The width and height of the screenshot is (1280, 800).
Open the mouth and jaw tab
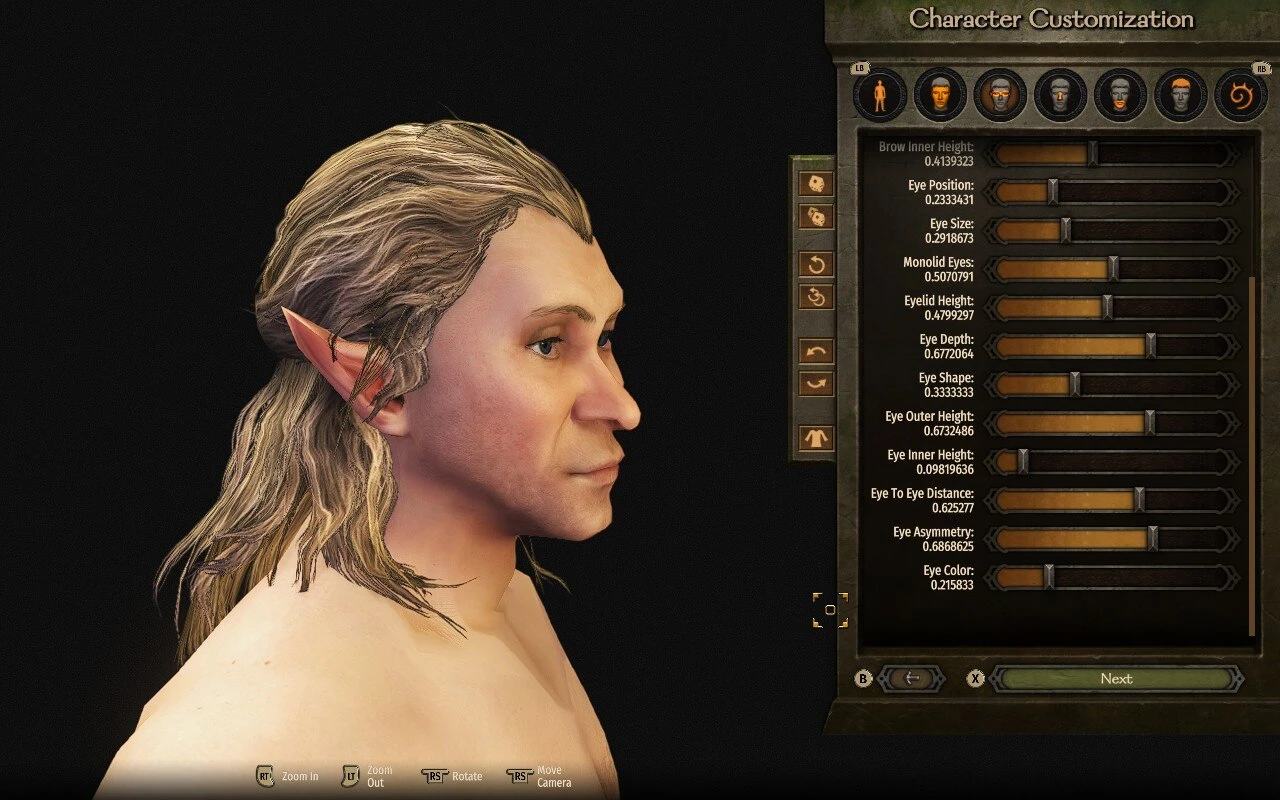[1120, 95]
